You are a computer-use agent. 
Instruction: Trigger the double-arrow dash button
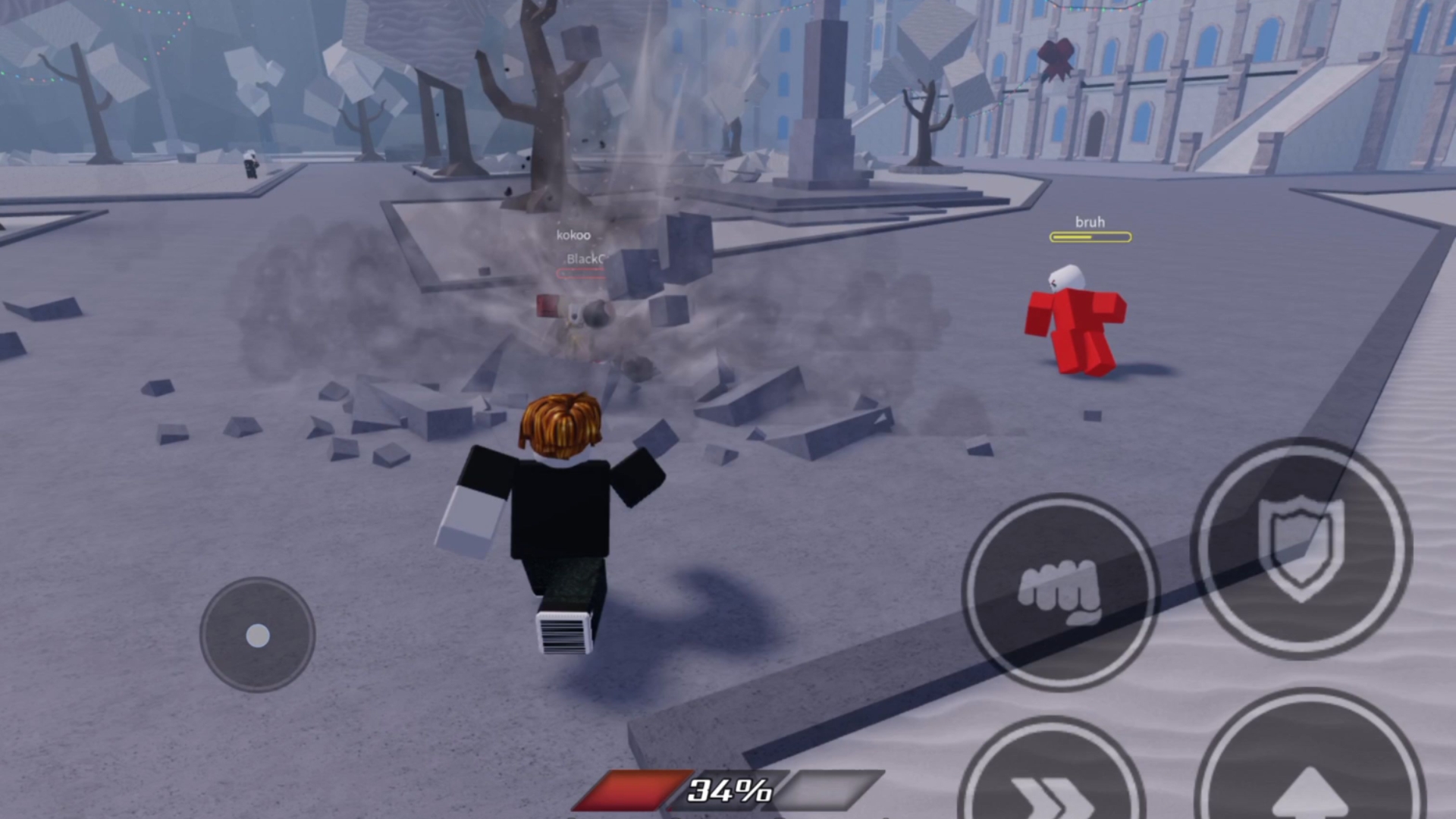tap(1050, 785)
